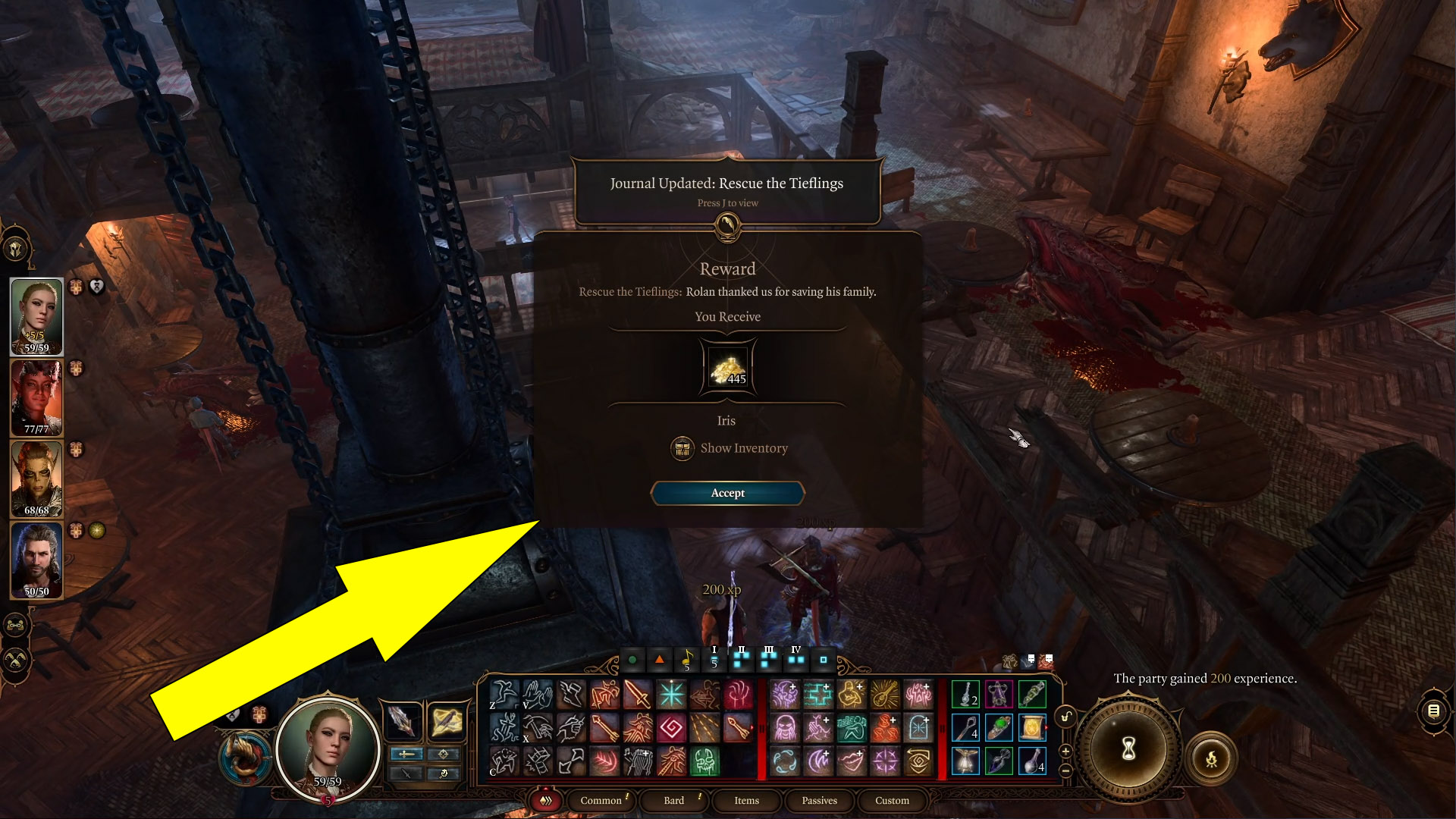
Task: Click the Accept button to claim reward
Action: click(727, 493)
